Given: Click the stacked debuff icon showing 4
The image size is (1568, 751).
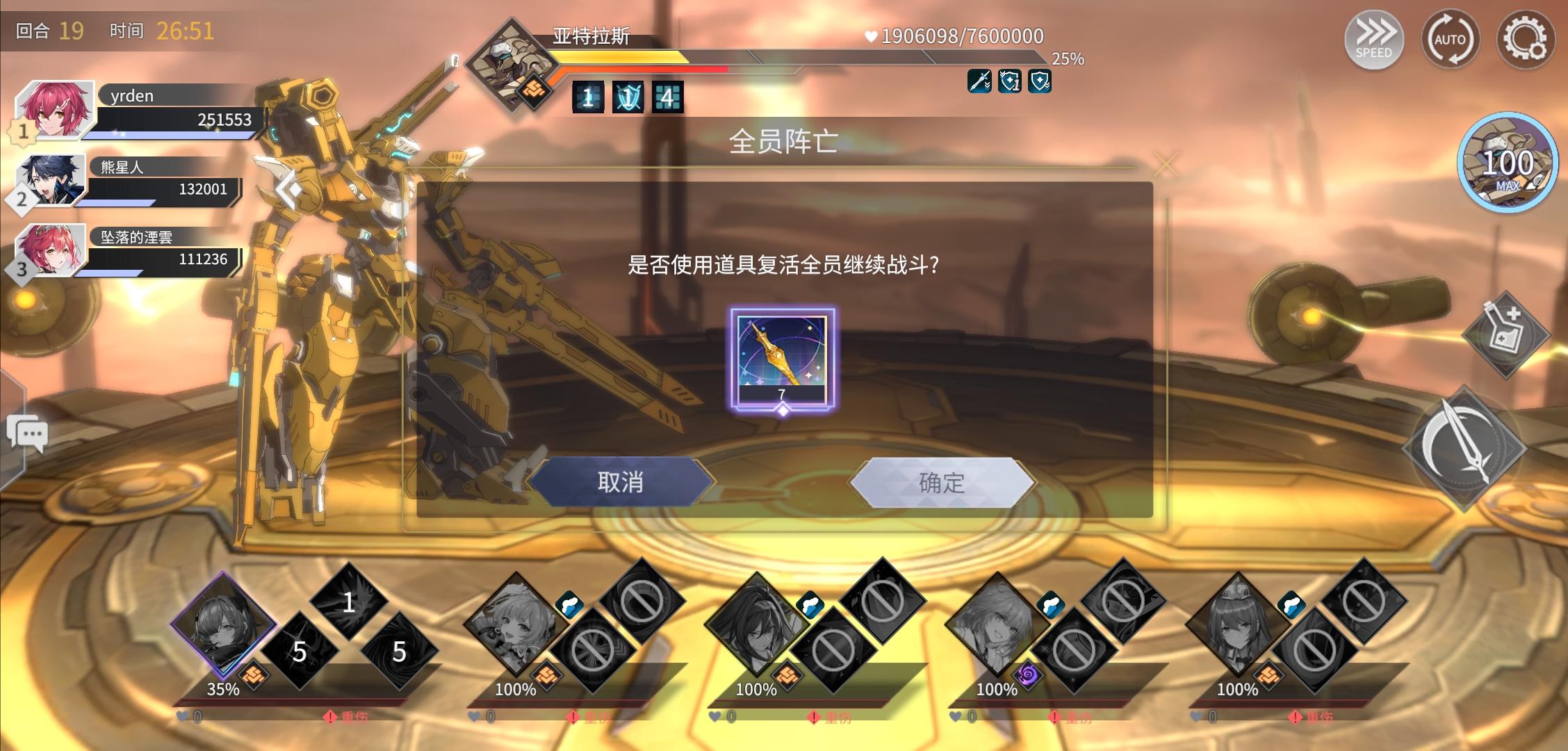Looking at the screenshot, I should point(667,97).
